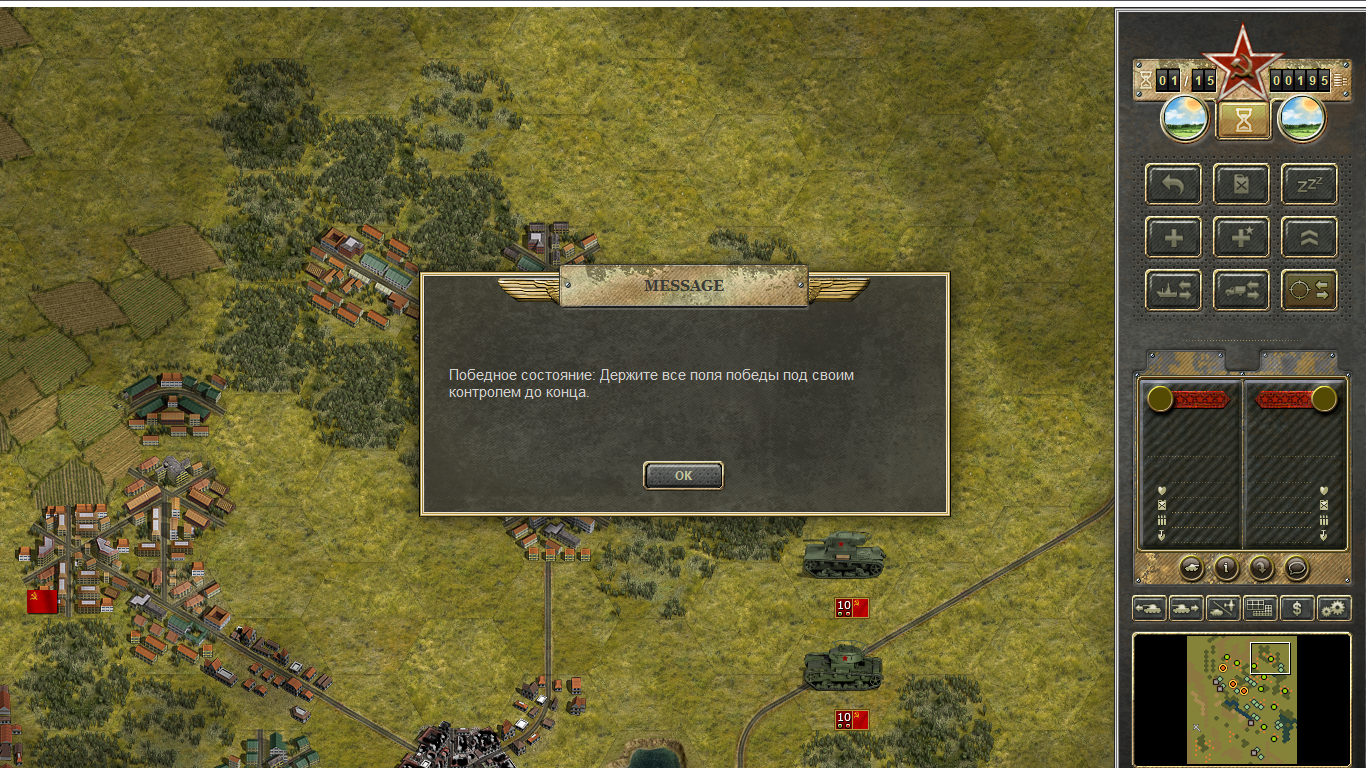Open the strategic map grid button
Image resolution: width=1366 pixels, height=768 pixels.
click(x=1260, y=607)
